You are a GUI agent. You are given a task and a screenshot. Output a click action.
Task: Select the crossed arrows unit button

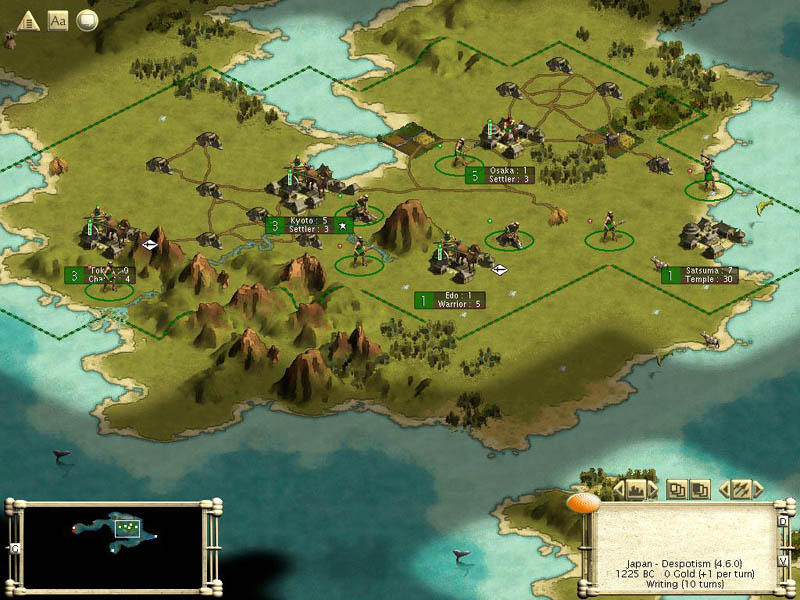pyautogui.click(x=741, y=490)
